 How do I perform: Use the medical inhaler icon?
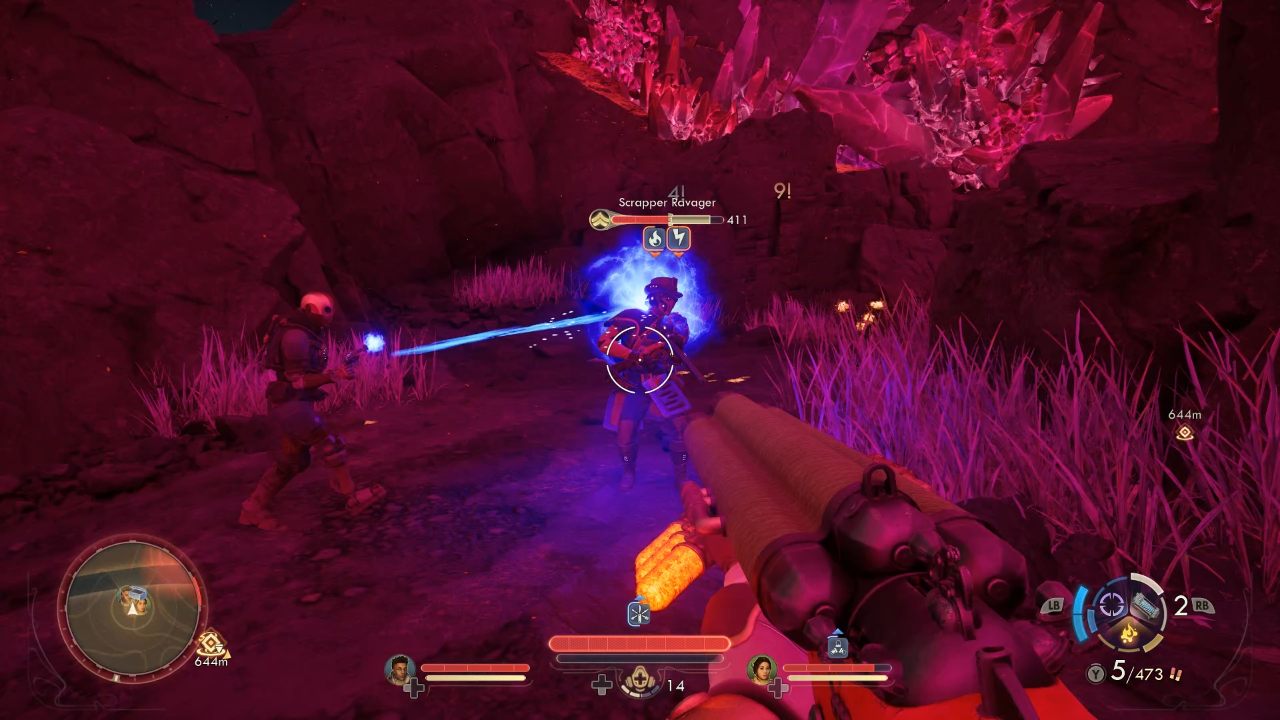pyautogui.click(x=639, y=682)
